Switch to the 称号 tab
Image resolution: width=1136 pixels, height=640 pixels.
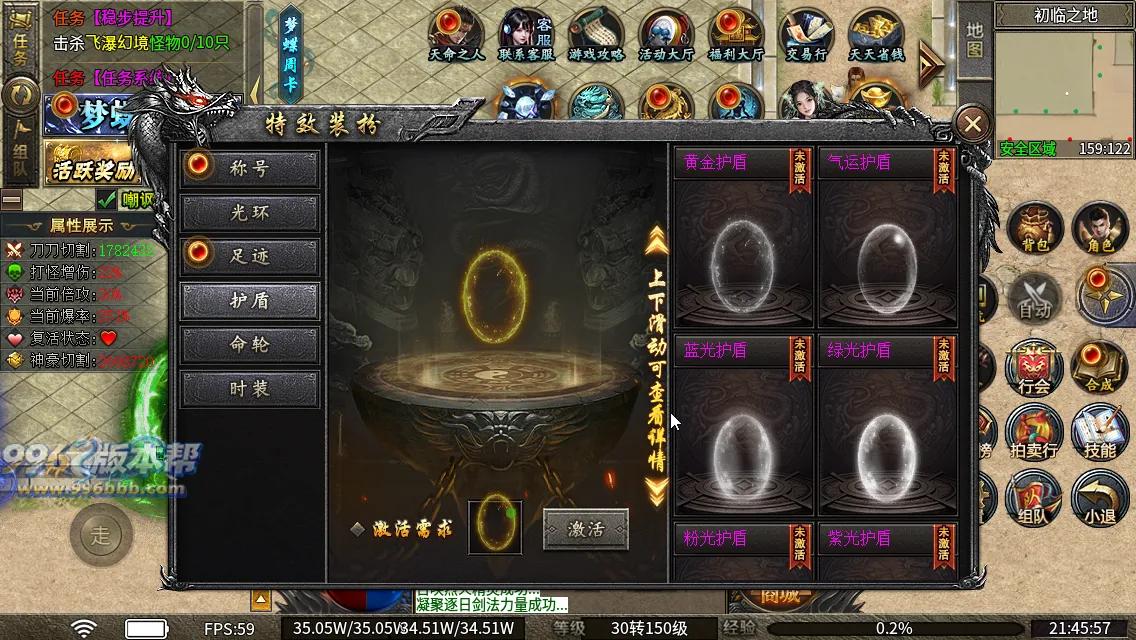(x=250, y=168)
